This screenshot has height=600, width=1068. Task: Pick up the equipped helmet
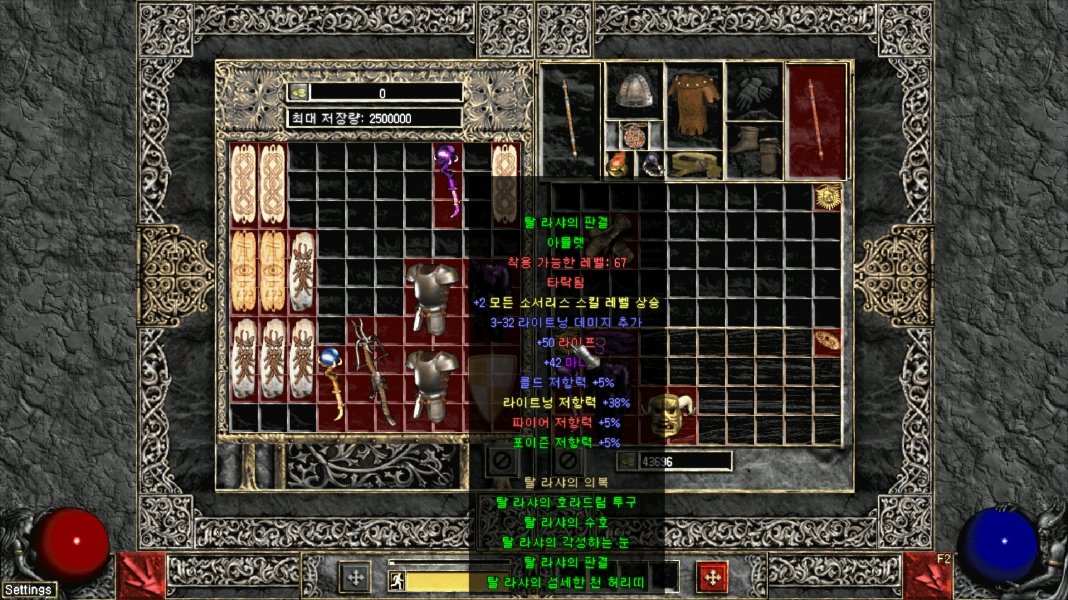[632, 92]
